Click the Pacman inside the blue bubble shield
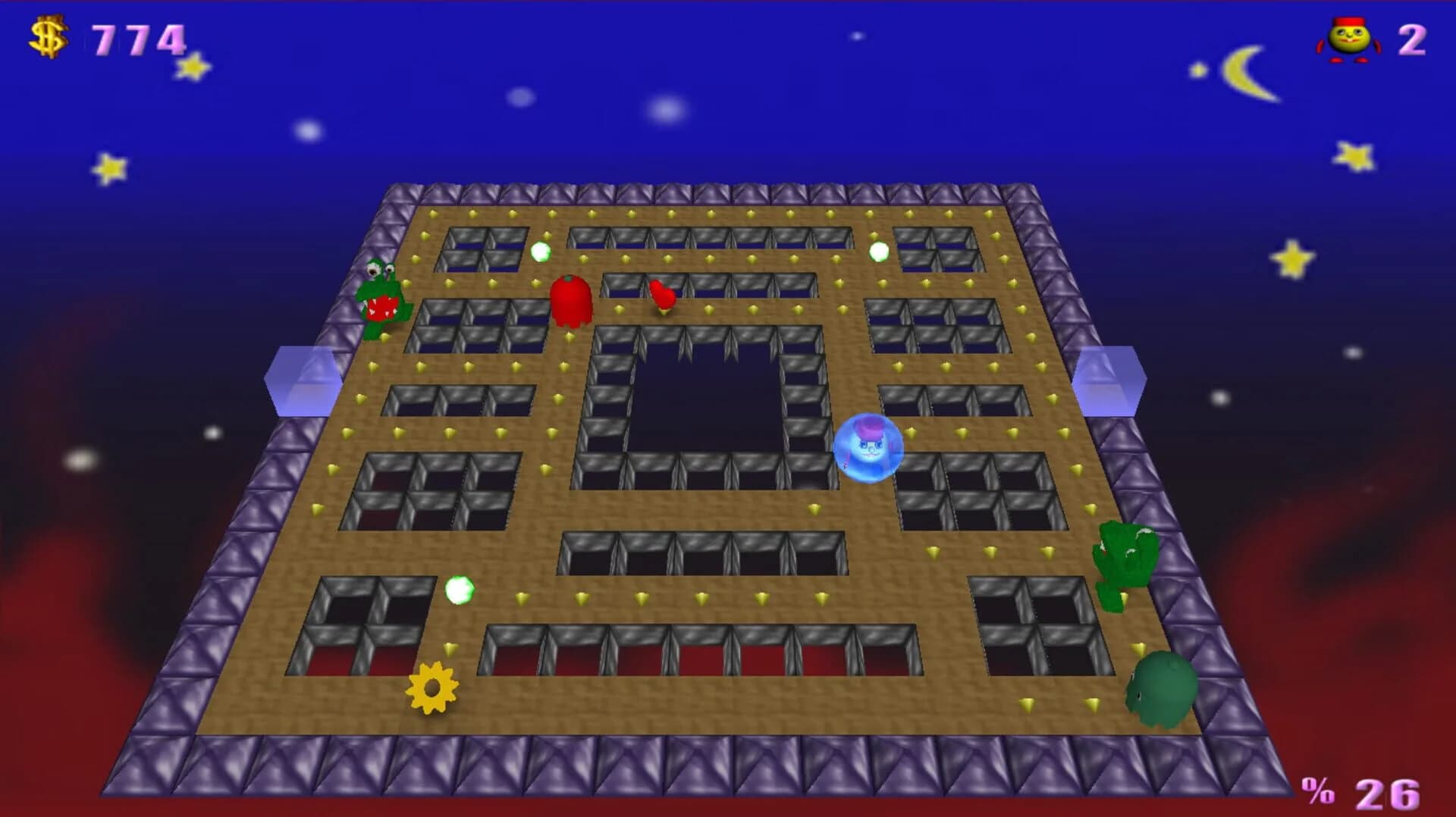The height and width of the screenshot is (817, 1456). (868, 449)
